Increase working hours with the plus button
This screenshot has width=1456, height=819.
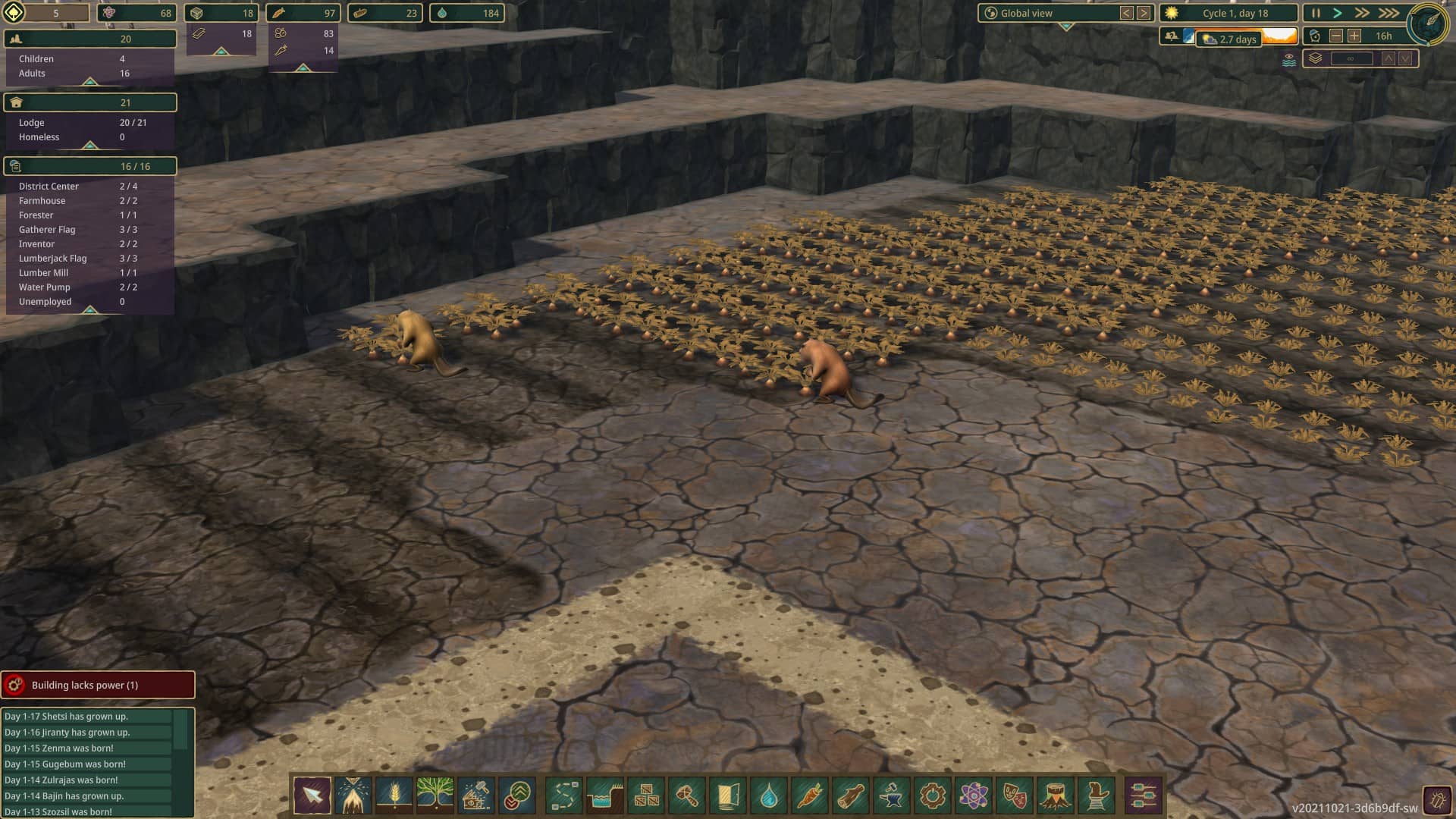click(x=1354, y=36)
